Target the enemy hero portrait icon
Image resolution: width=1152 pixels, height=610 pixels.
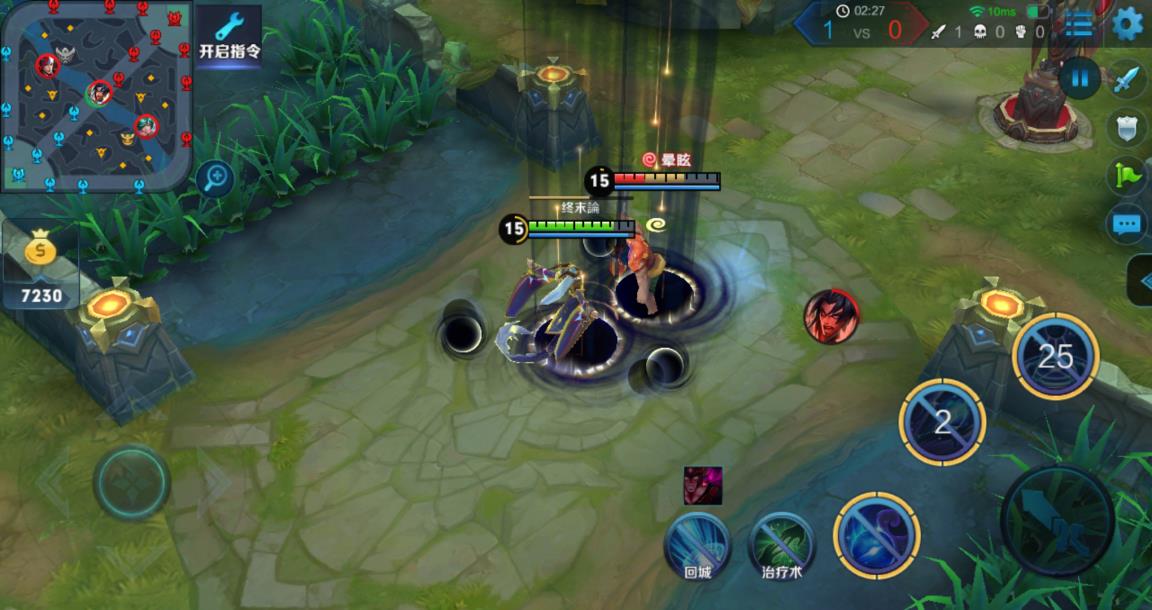pyautogui.click(x=831, y=316)
